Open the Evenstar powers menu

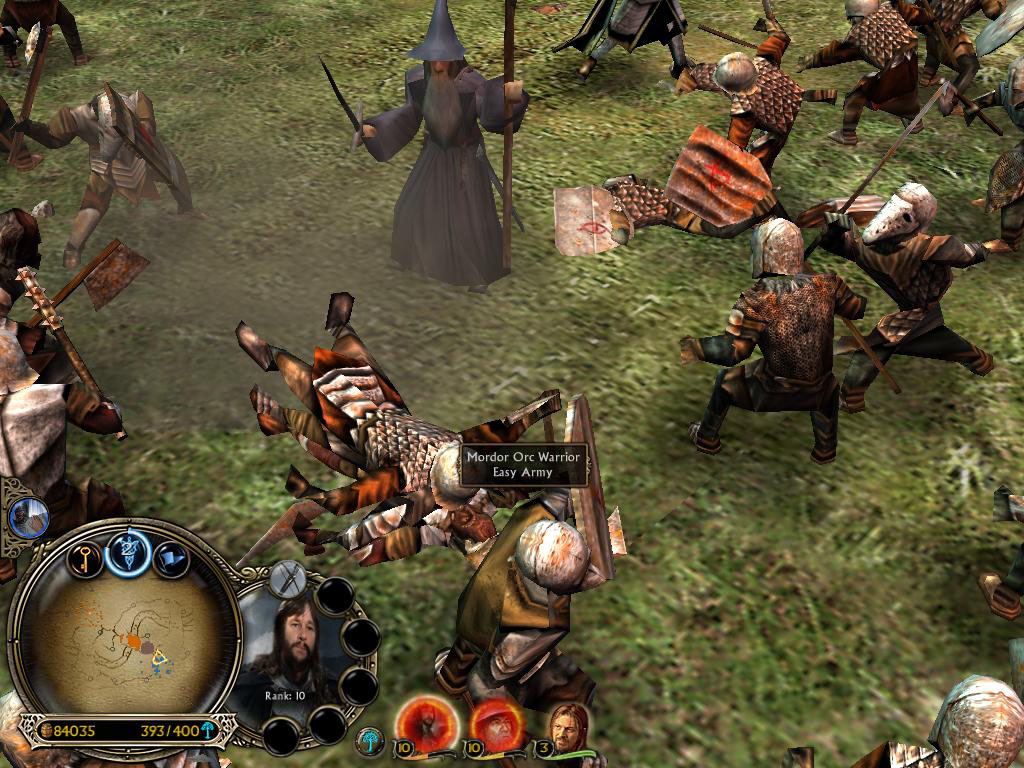[129, 552]
